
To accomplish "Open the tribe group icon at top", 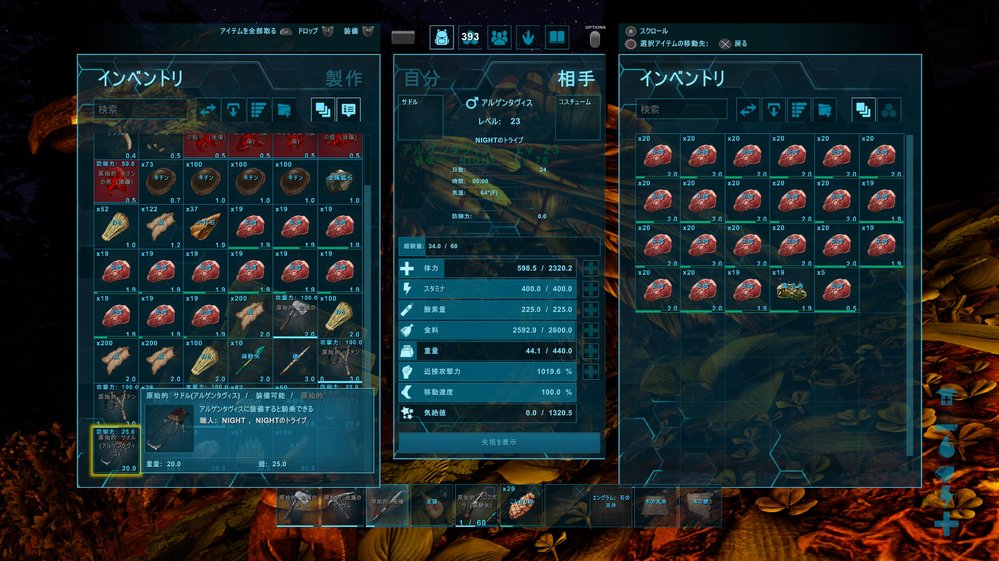I will [499, 38].
